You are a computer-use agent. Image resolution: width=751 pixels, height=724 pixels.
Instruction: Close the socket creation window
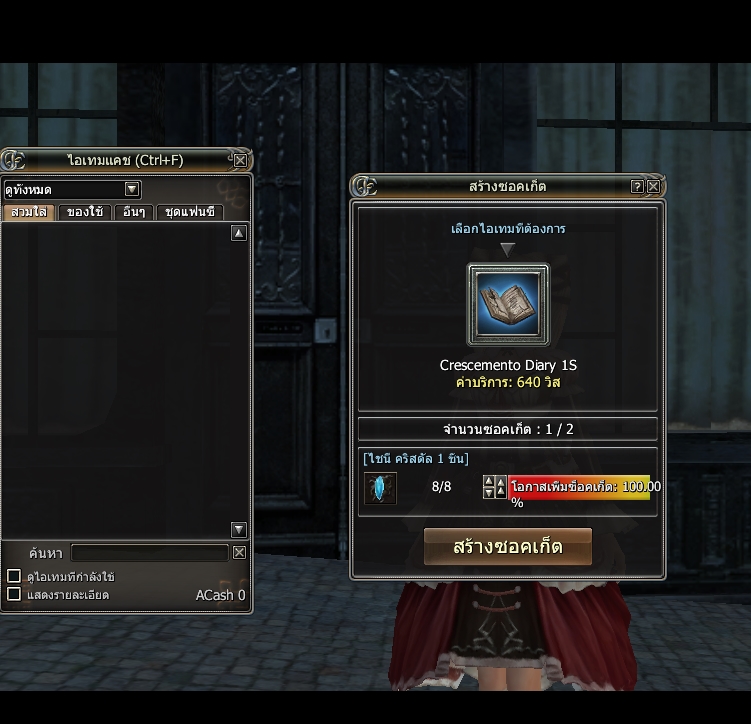point(654,186)
